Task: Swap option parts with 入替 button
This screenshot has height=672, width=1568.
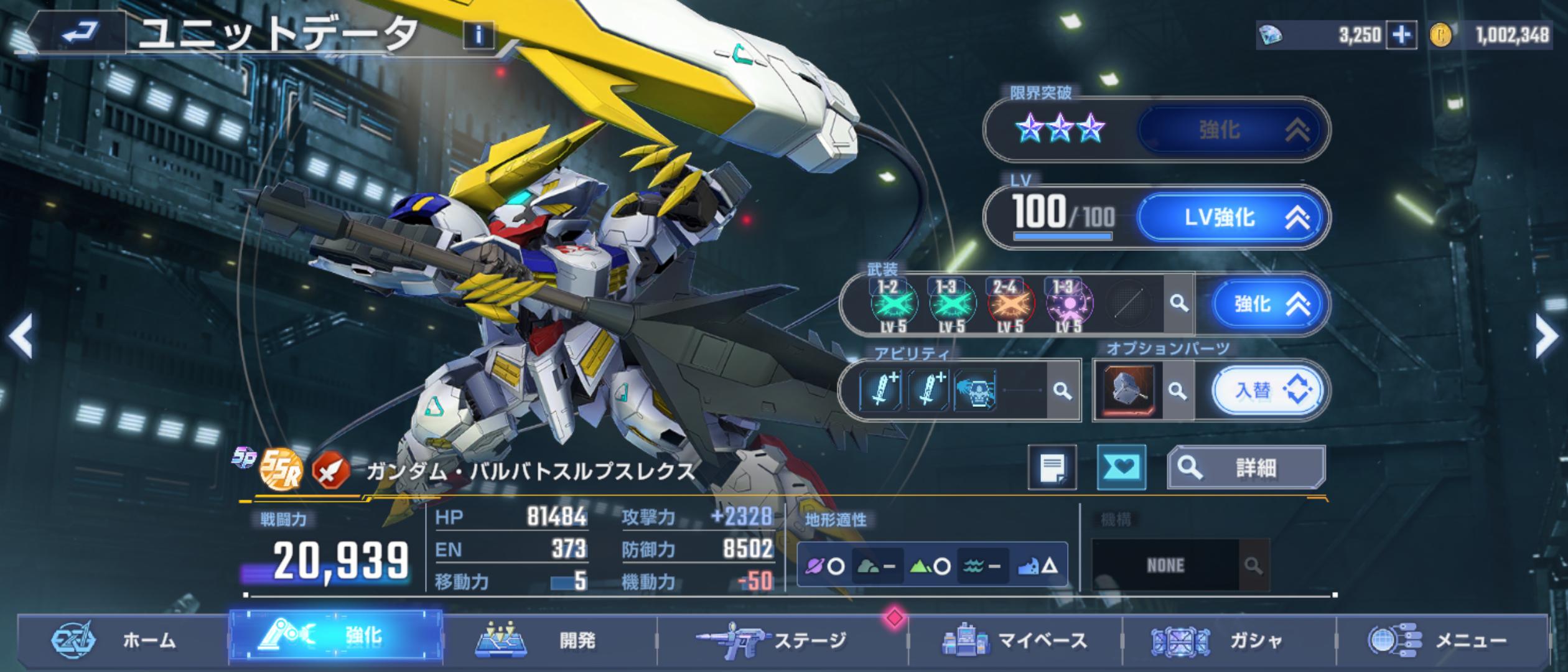Action: point(1267,391)
